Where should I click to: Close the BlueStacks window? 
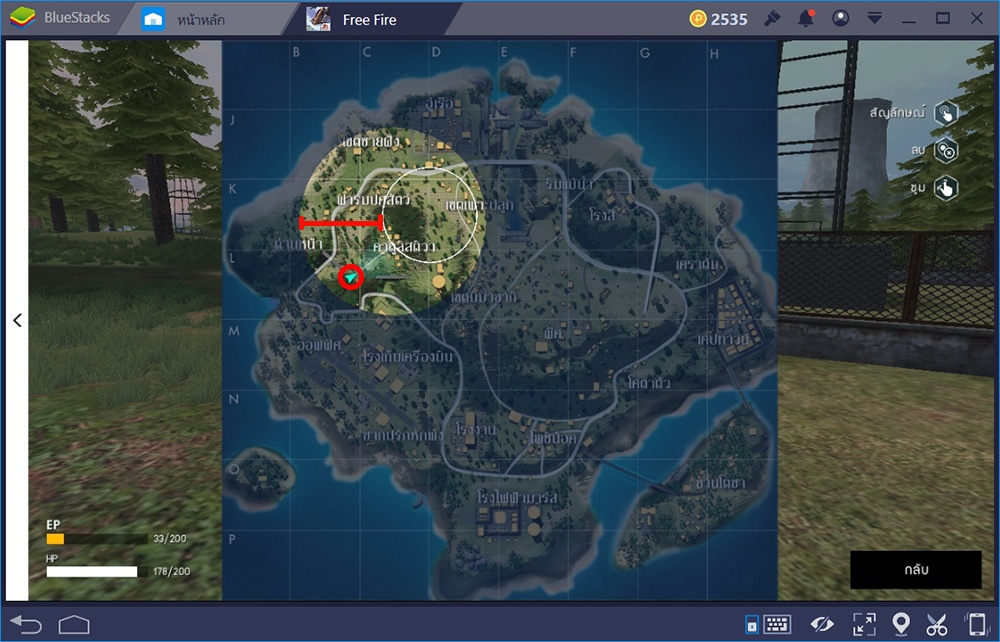click(x=976, y=19)
